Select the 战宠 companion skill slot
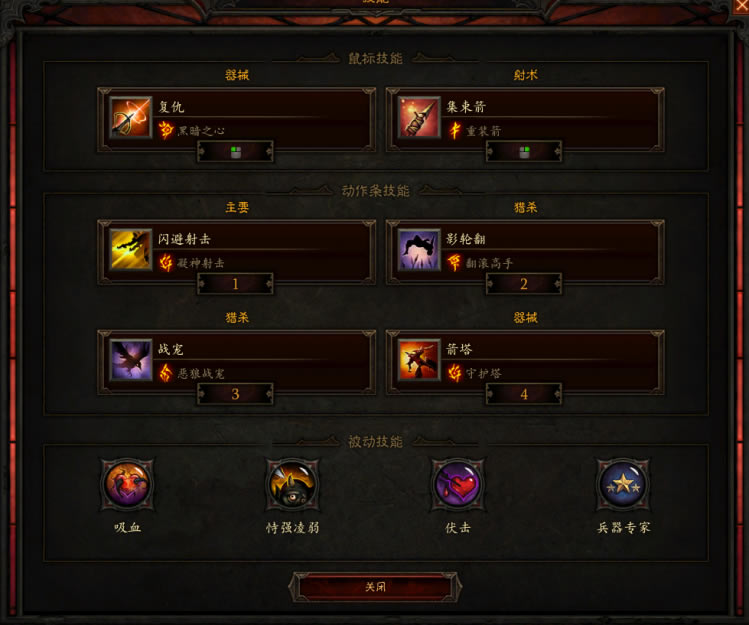The image size is (749, 625). 236,360
